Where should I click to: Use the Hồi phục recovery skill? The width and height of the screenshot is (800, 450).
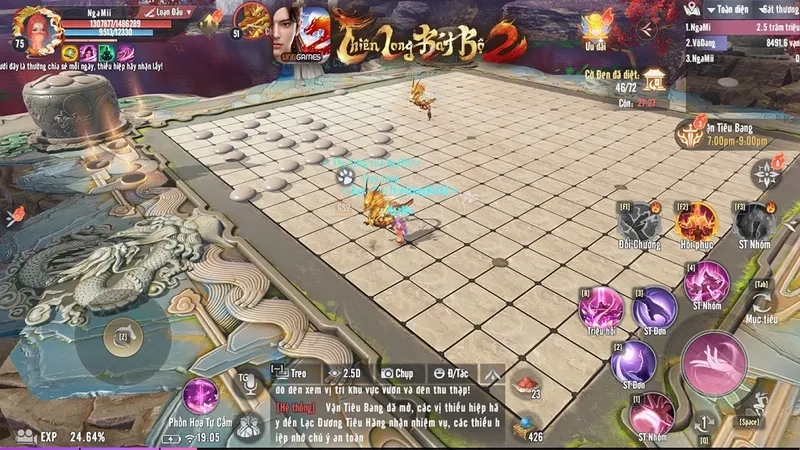[696, 221]
